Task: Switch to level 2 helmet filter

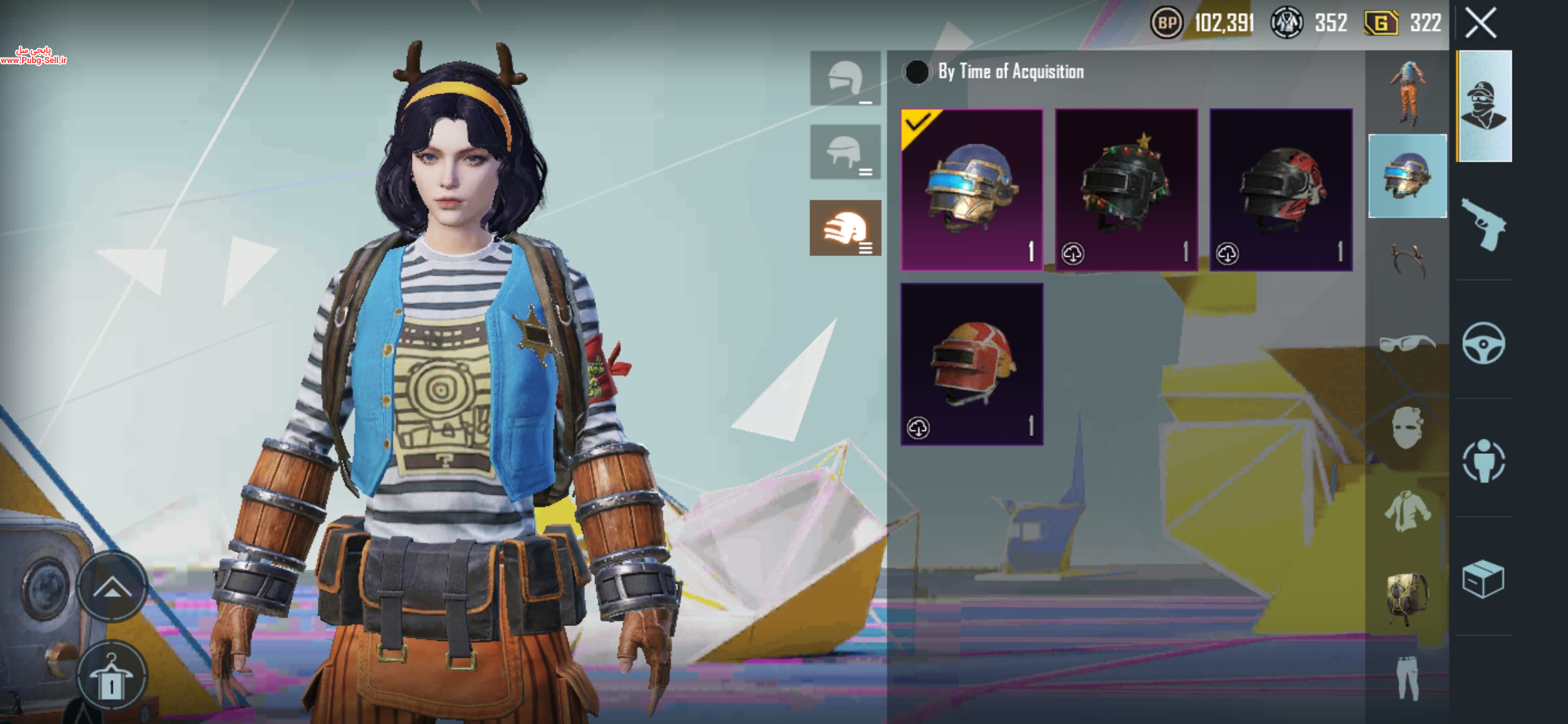Action: click(845, 152)
